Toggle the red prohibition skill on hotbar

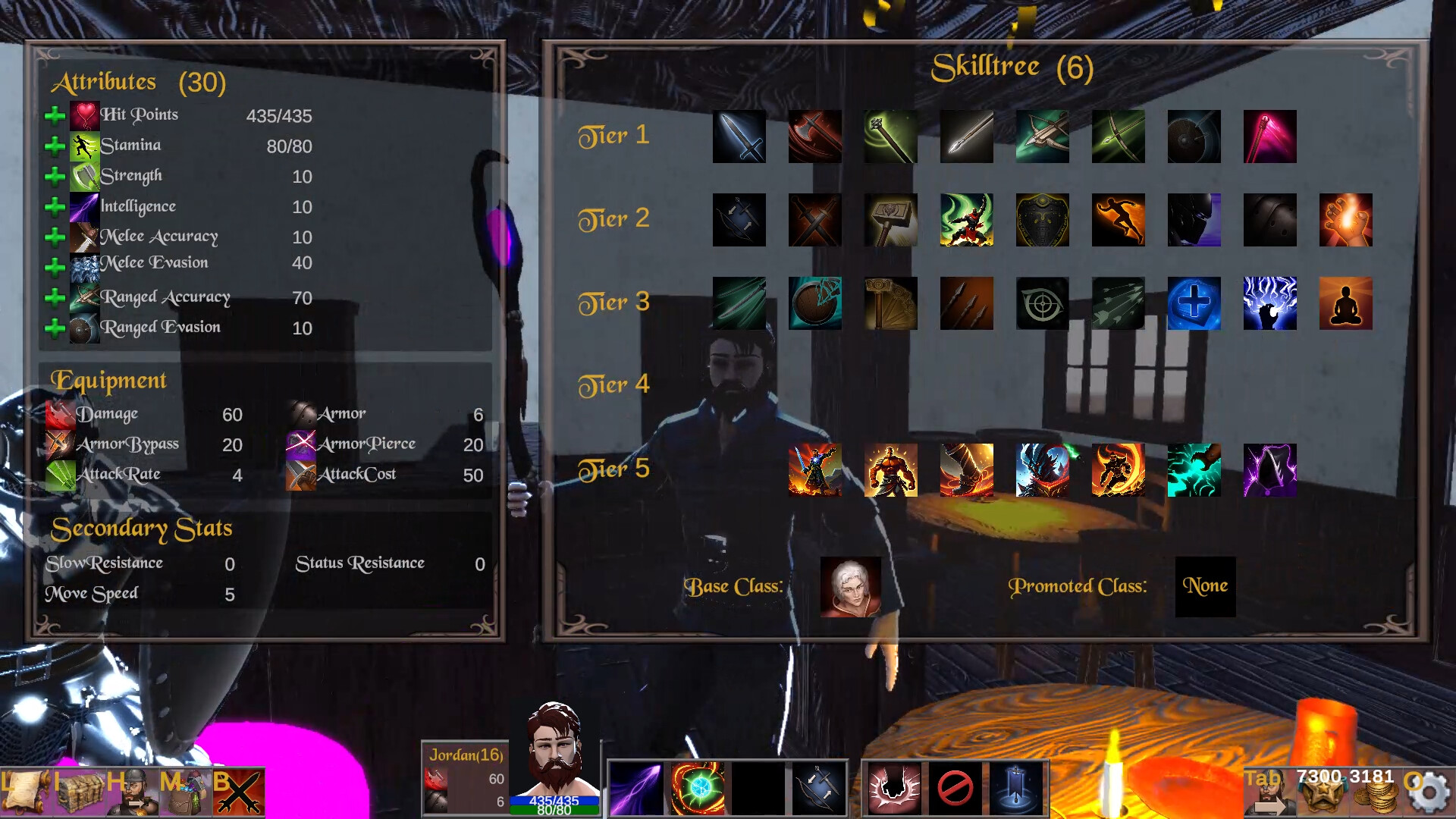957,789
